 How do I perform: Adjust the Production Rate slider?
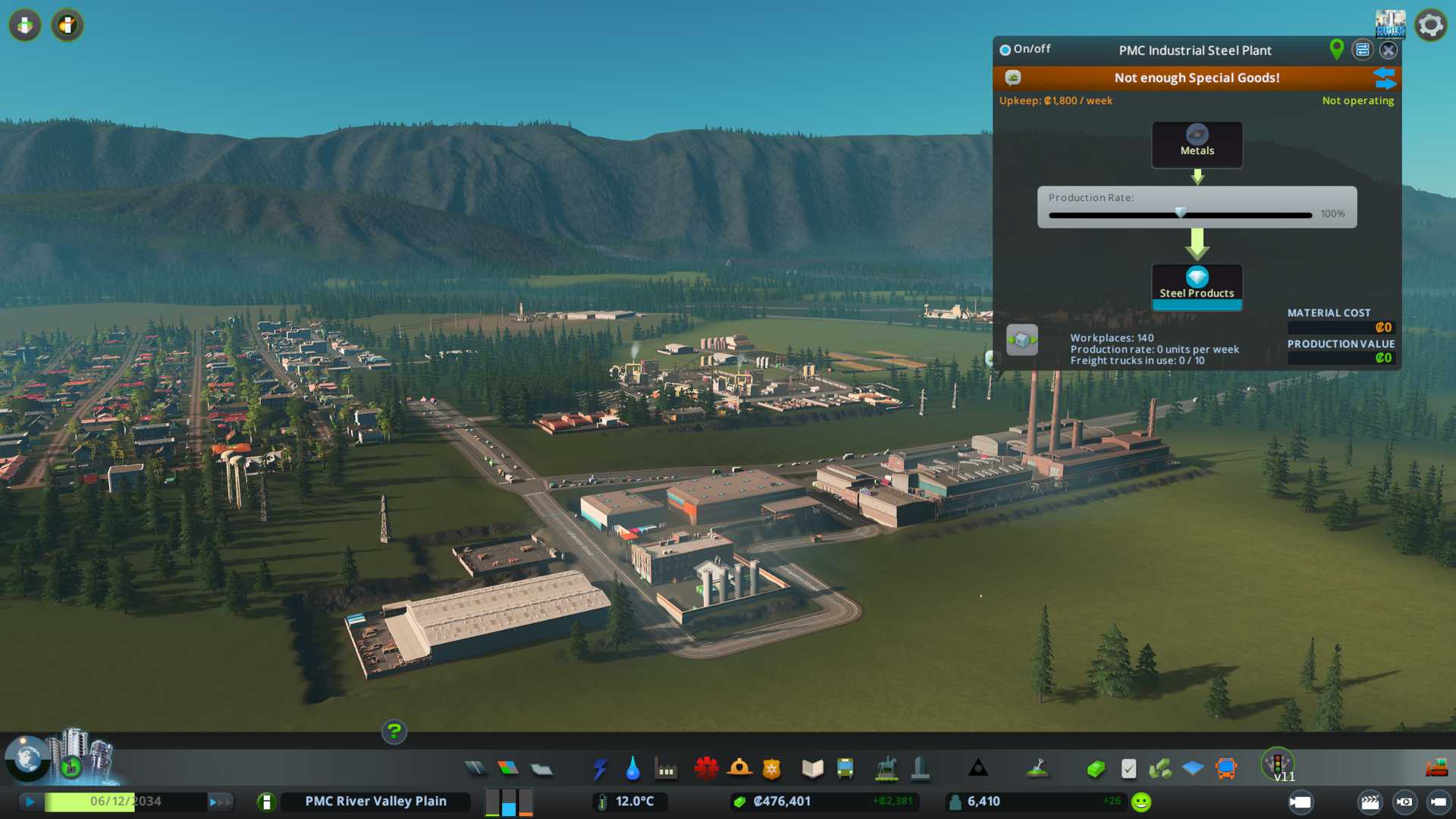pyautogui.click(x=1180, y=214)
